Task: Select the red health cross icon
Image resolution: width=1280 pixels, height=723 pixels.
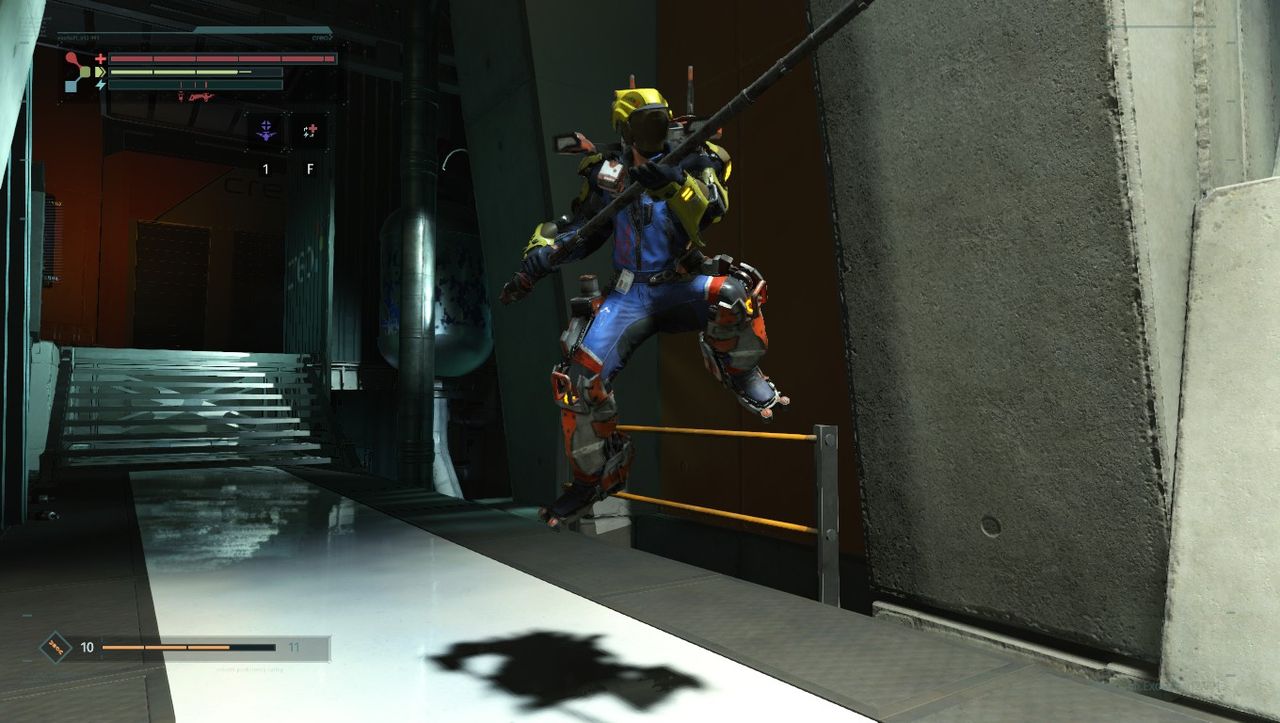Action: (100, 58)
